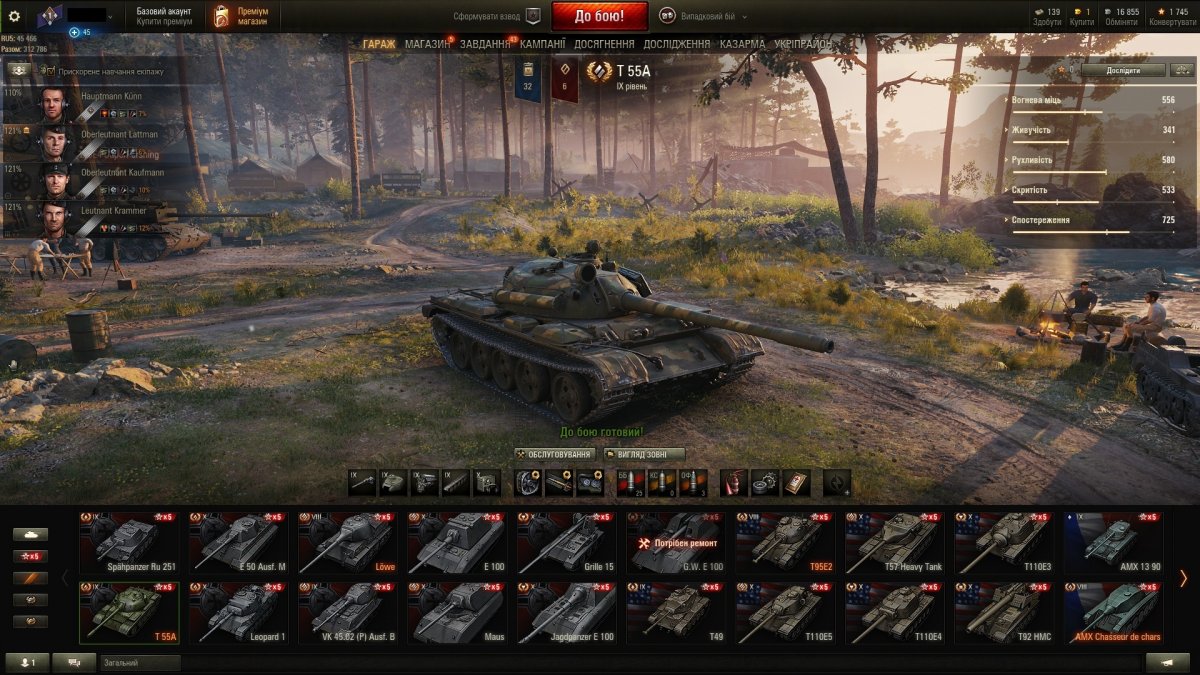Click the red До бою! battle button
This screenshot has height=675, width=1200.
[599, 16]
